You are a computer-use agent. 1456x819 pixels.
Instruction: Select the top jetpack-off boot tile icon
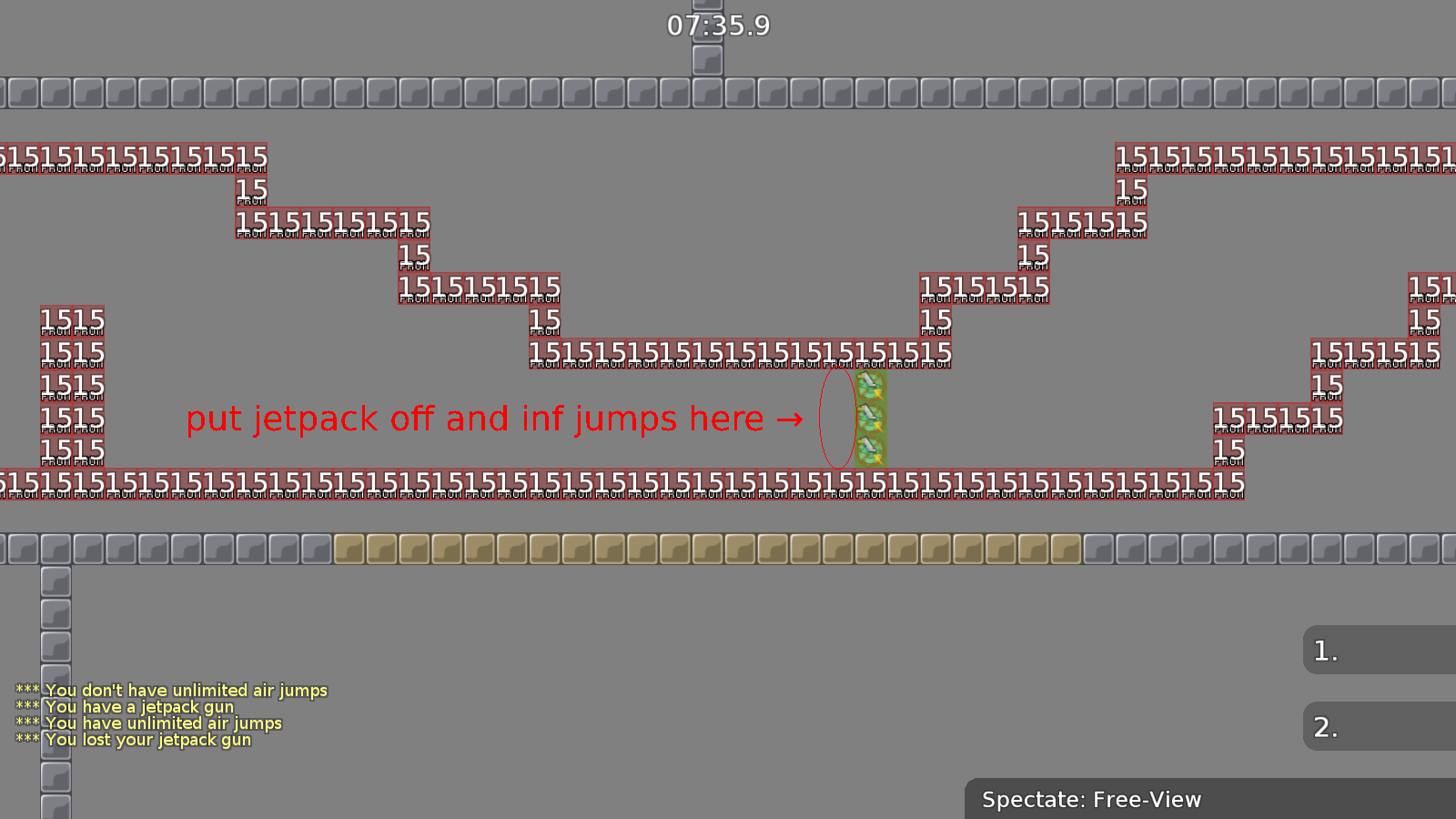pyautogui.click(x=870, y=385)
